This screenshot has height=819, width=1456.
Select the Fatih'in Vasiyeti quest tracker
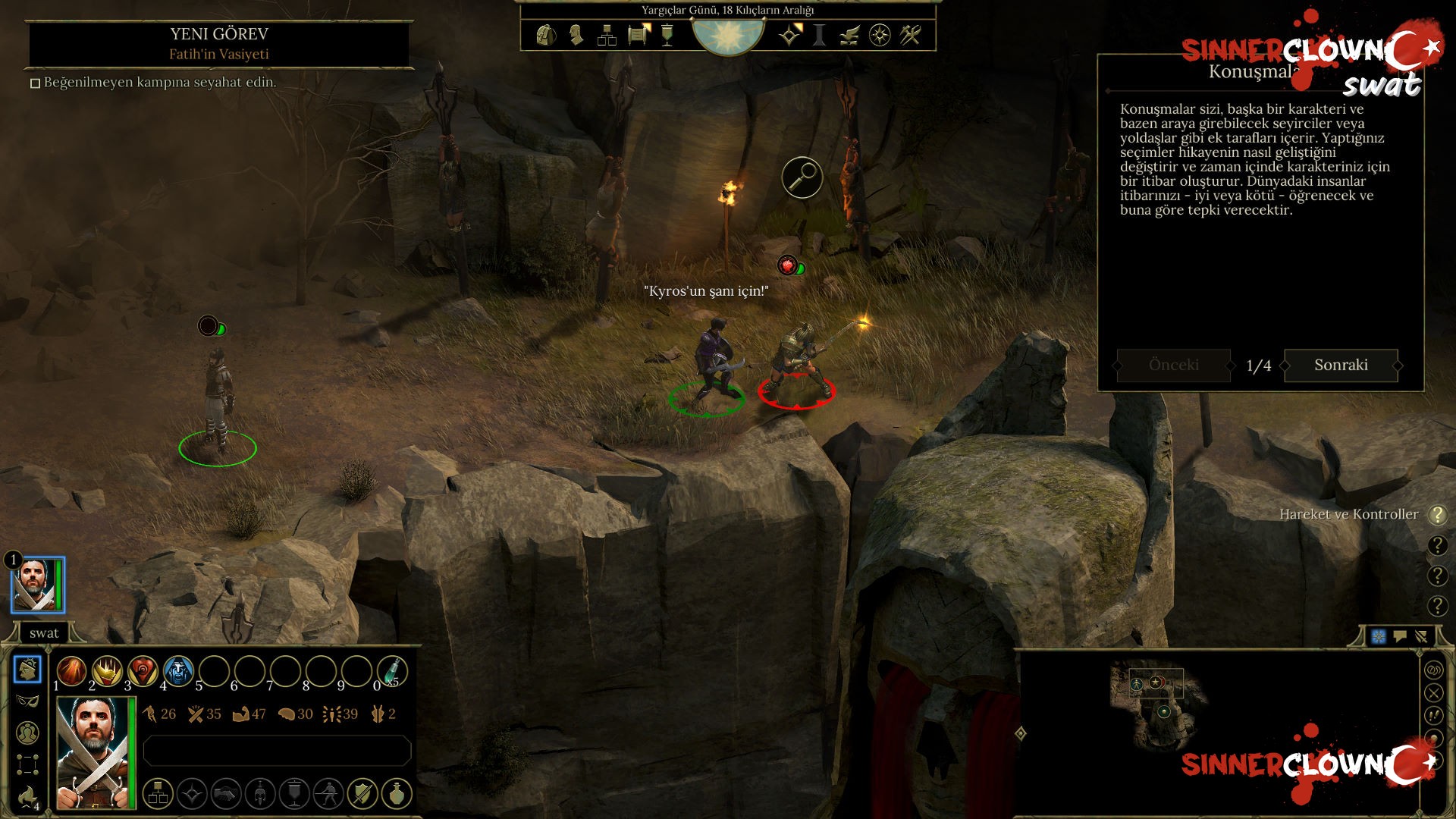click(x=218, y=54)
